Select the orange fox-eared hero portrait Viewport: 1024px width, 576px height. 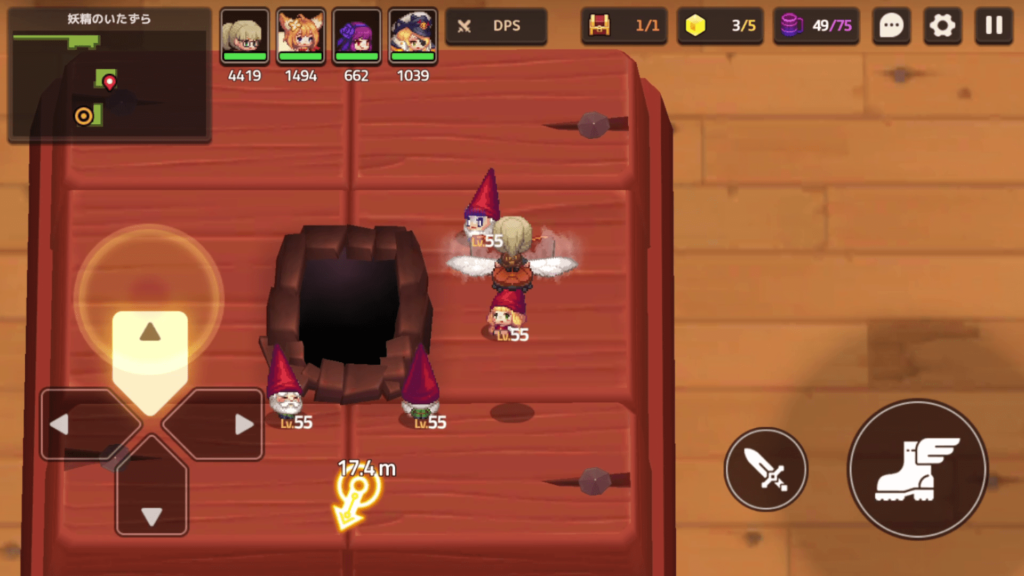click(301, 37)
